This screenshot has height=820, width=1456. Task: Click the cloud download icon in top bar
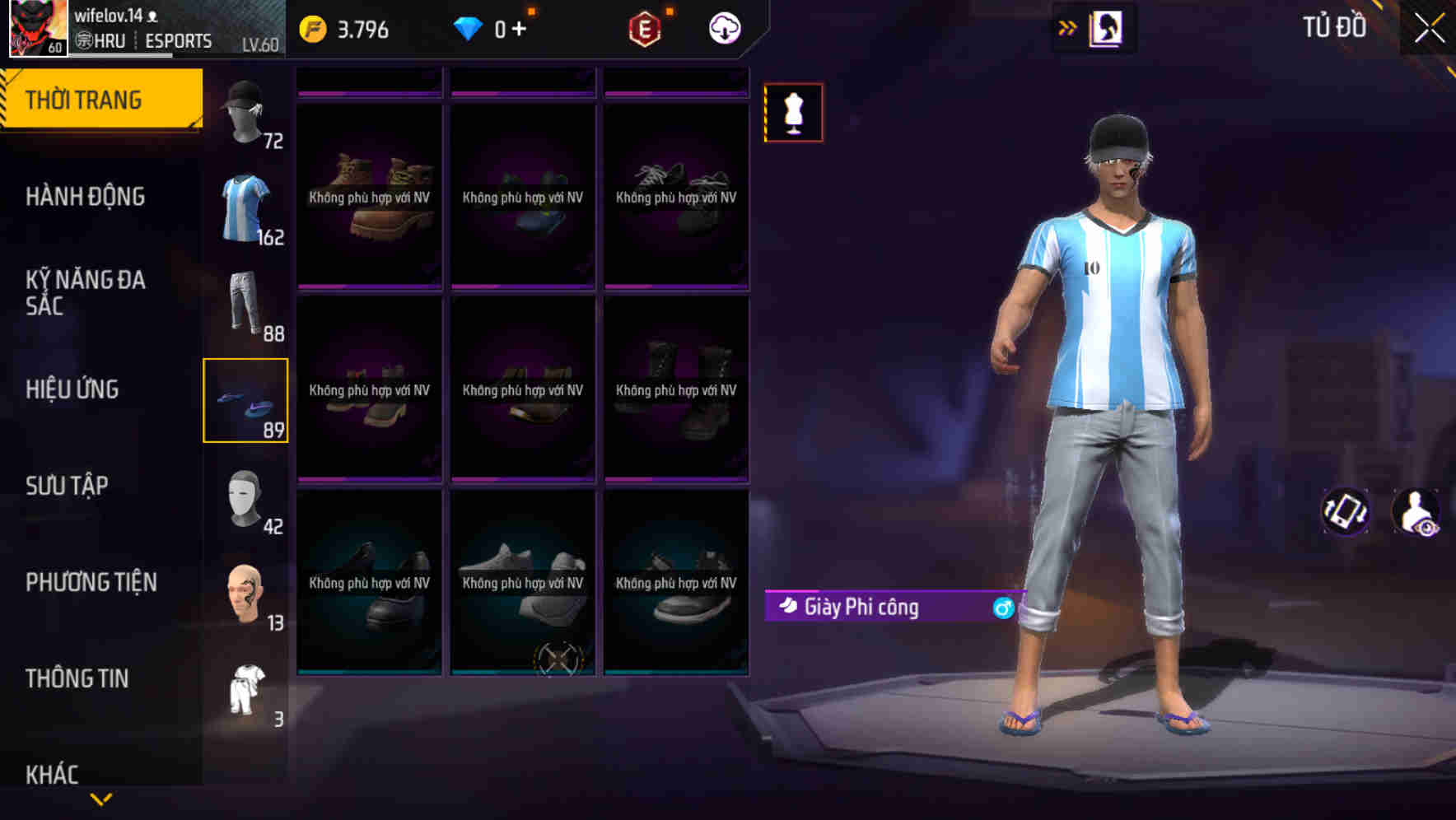point(723,27)
